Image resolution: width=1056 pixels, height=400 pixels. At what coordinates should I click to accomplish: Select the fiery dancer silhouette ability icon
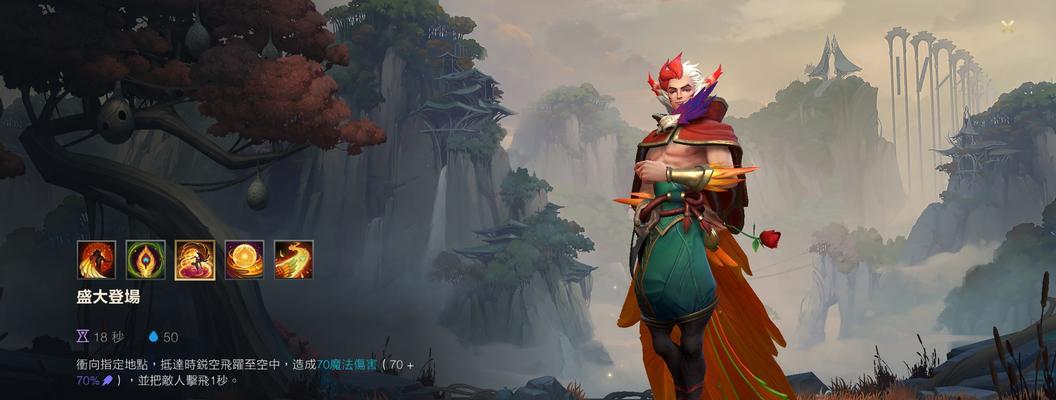tap(97, 260)
